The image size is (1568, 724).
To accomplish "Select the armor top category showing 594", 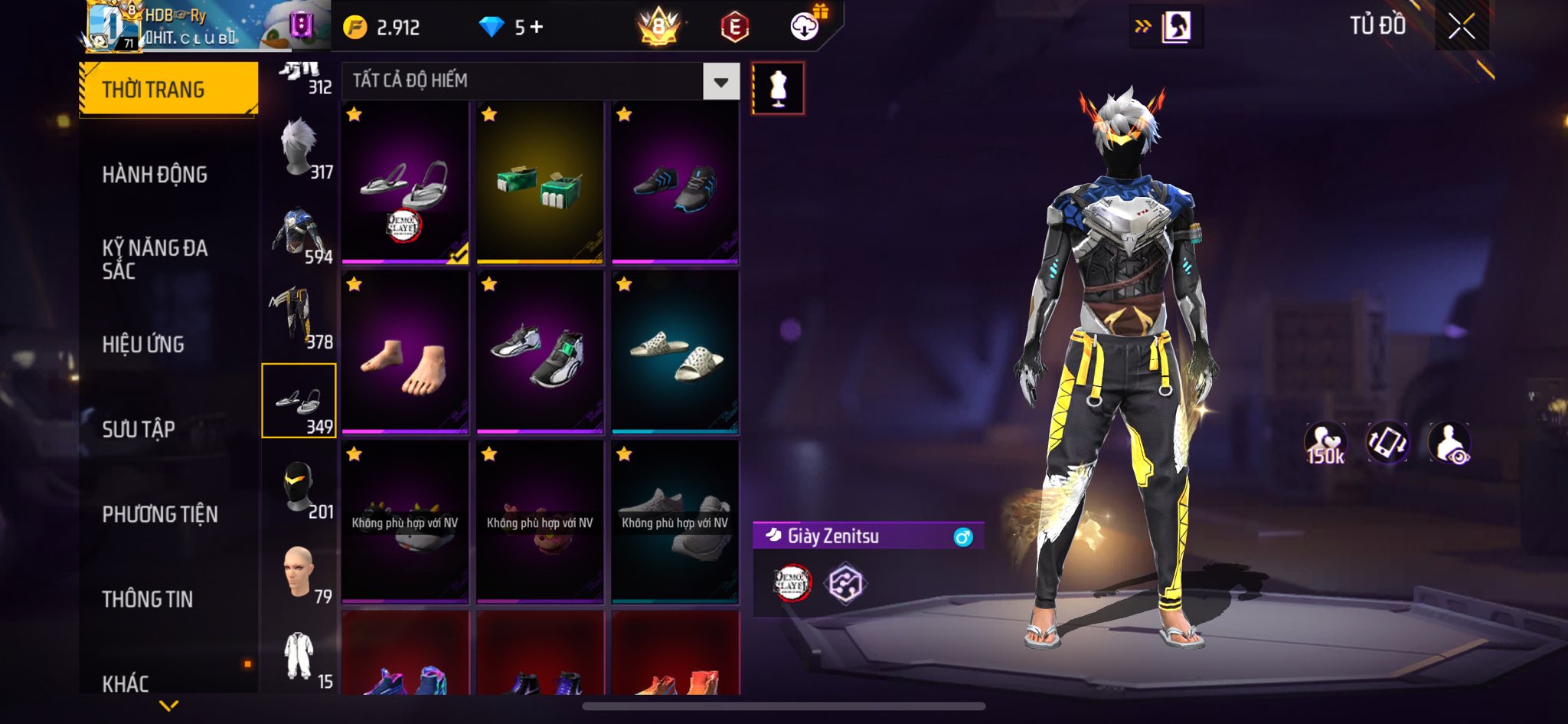I will [299, 235].
